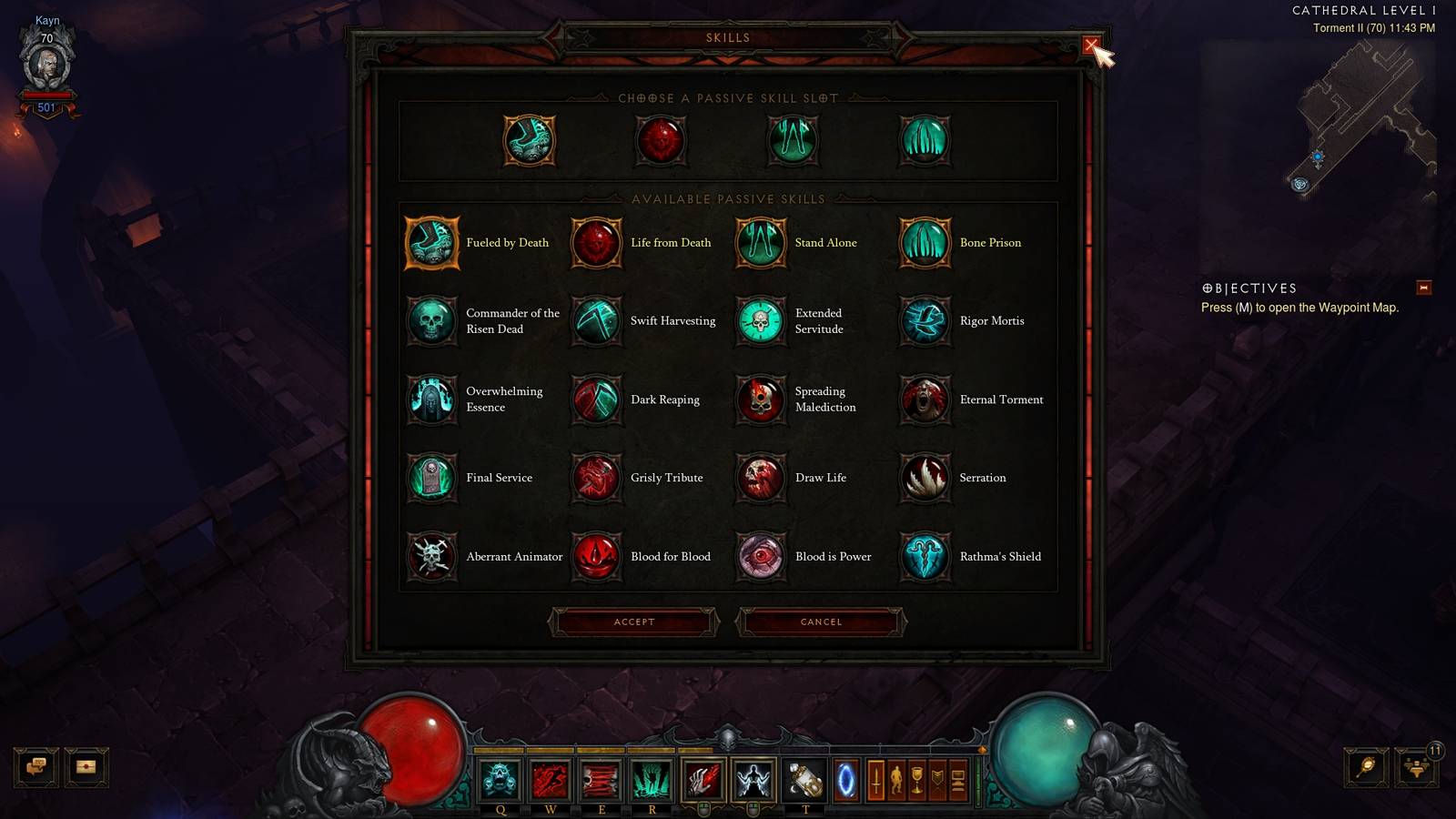Choose the Stand Alone passive skill slot

(792, 141)
